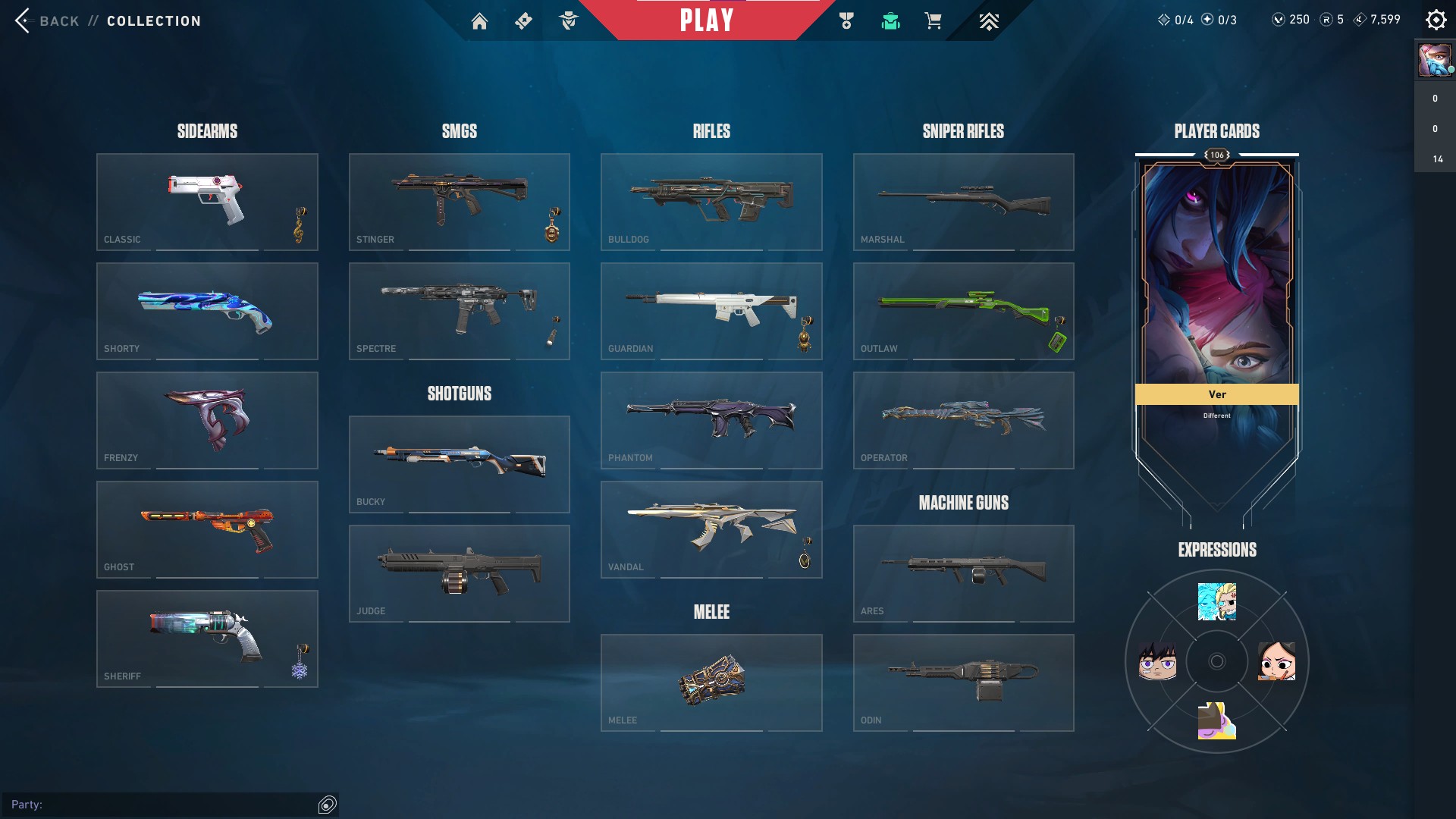
Task: Select the Classic sidearm slot
Action: pos(207,202)
